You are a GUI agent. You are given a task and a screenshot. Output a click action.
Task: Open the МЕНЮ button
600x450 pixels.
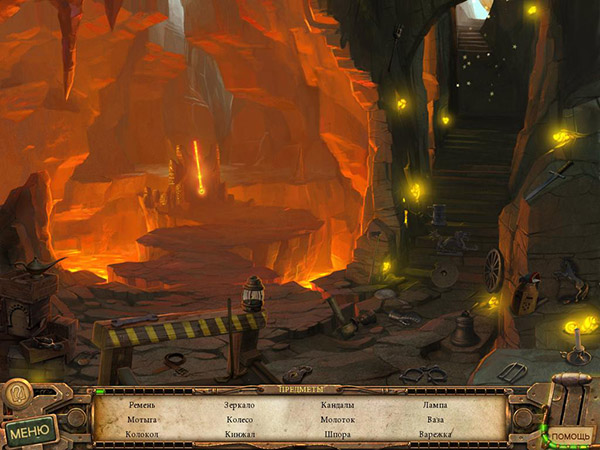30,430
